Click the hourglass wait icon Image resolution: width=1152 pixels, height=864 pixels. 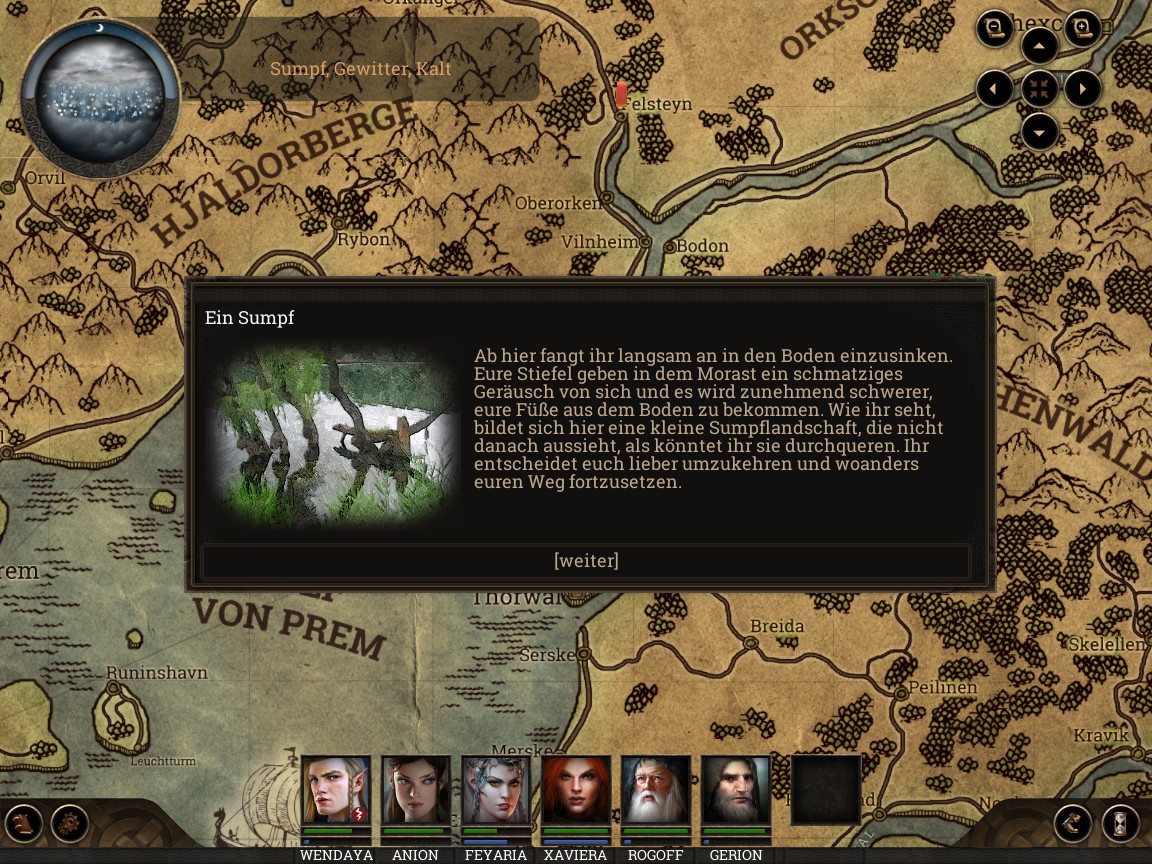tap(1121, 824)
